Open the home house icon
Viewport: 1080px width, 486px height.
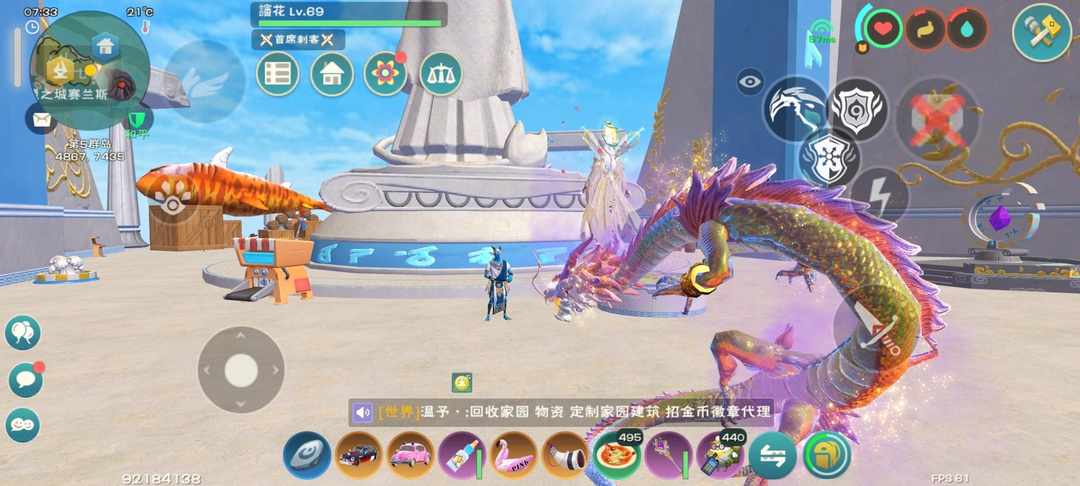[331, 74]
